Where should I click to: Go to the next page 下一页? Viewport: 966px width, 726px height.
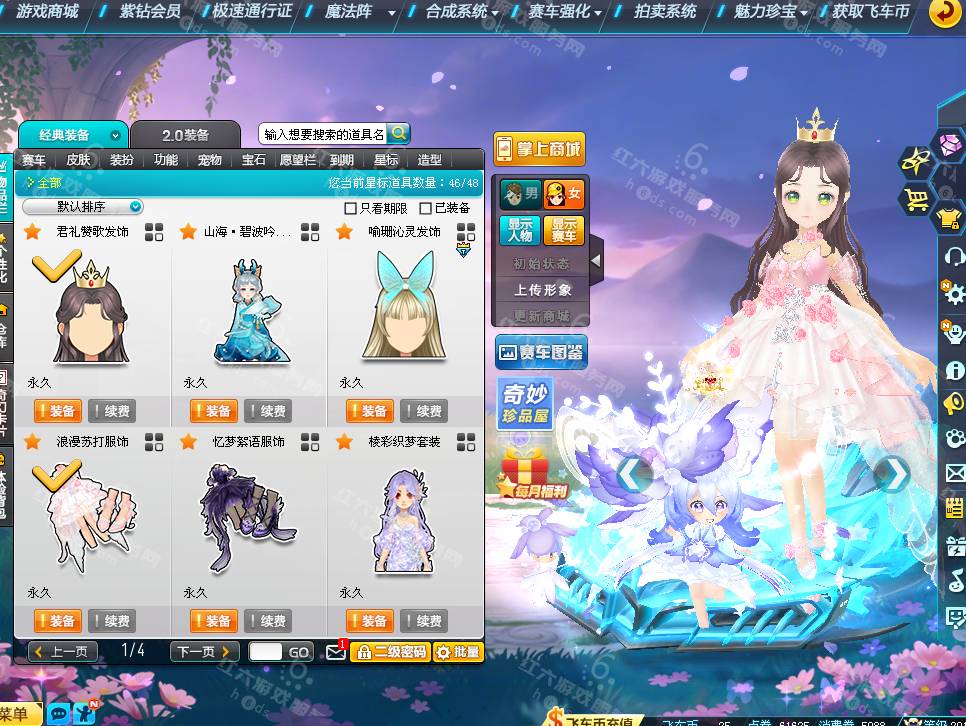coord(203,652)
